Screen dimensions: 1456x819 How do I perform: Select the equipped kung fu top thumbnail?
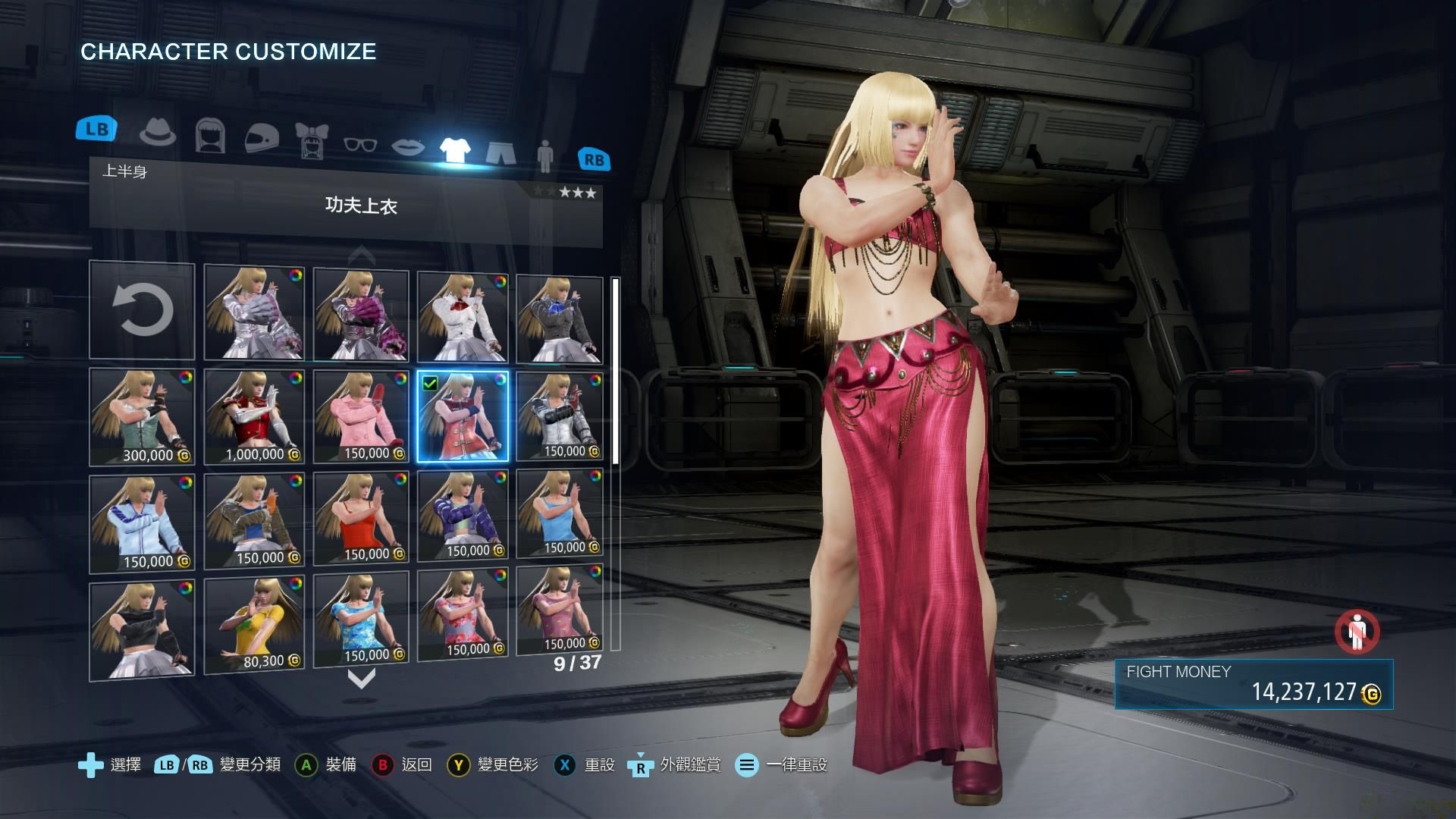coord(463,416)
